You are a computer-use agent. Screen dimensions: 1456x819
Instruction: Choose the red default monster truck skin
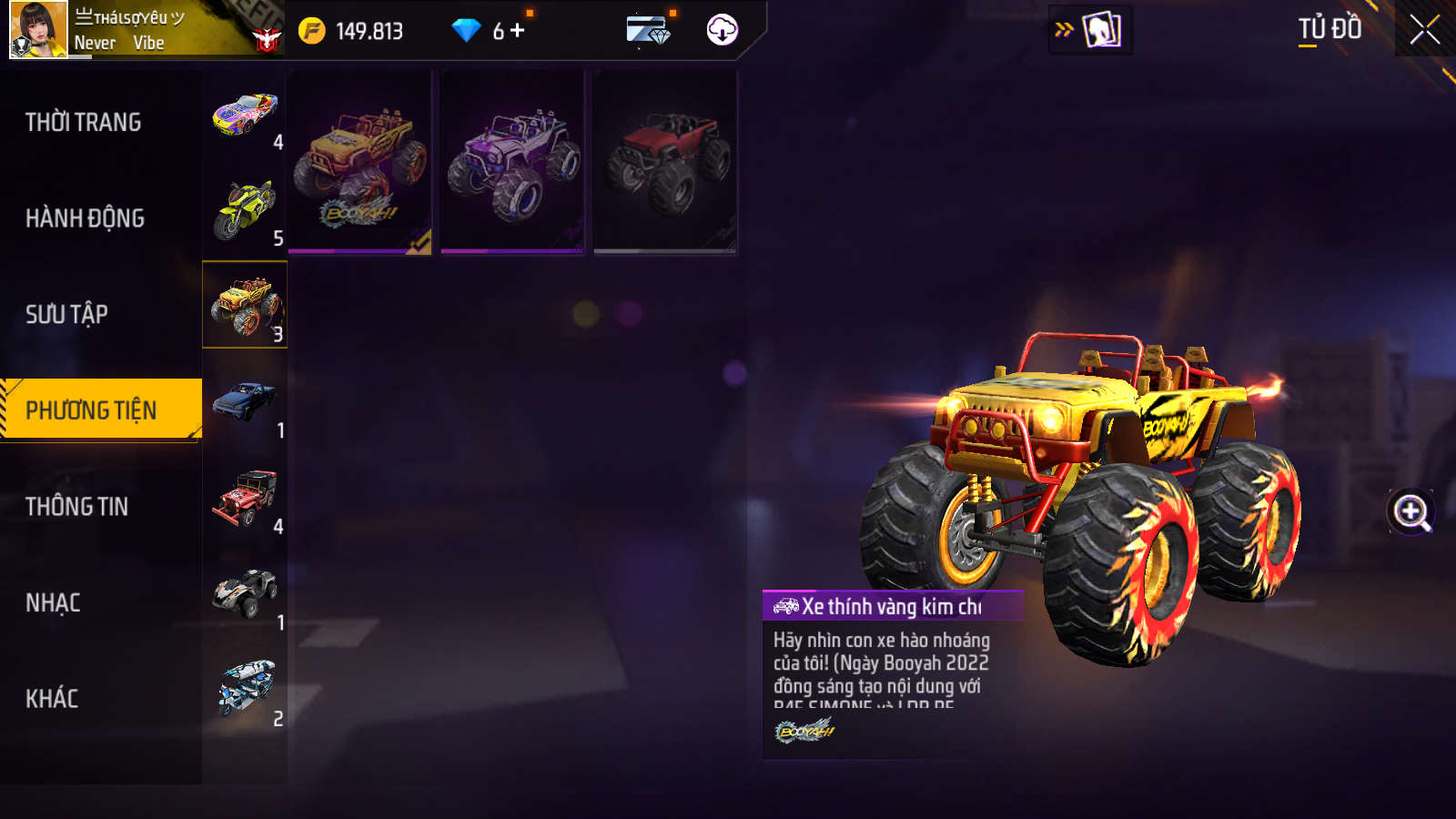(665, 162)
